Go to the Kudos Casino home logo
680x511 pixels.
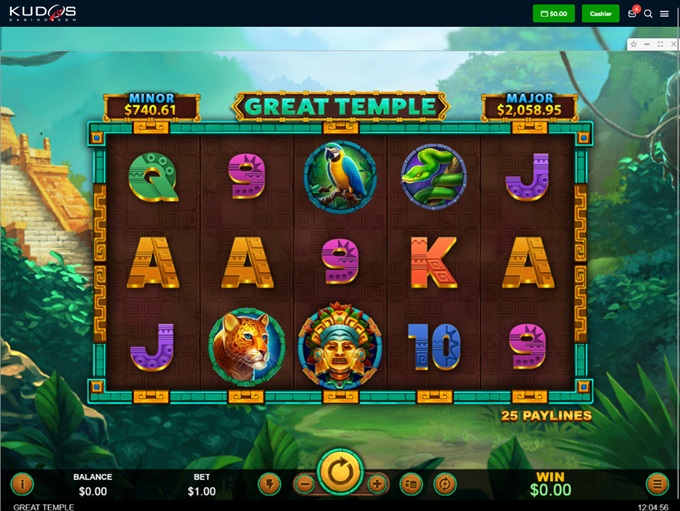coord(44,13)
